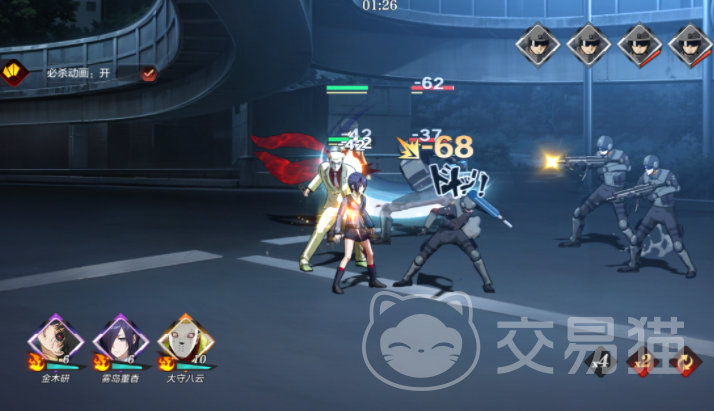
Task: Select the 雾岛董香 character portrait
Action: pos(119,341)
